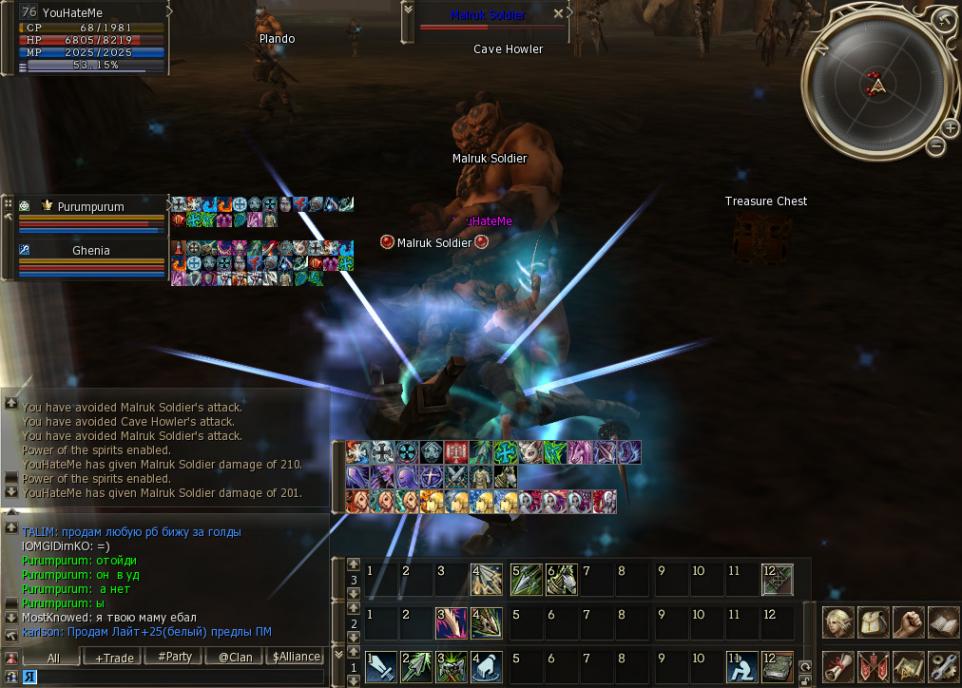
Task: Switch chat to the All tab
Action: coord(53,657)
